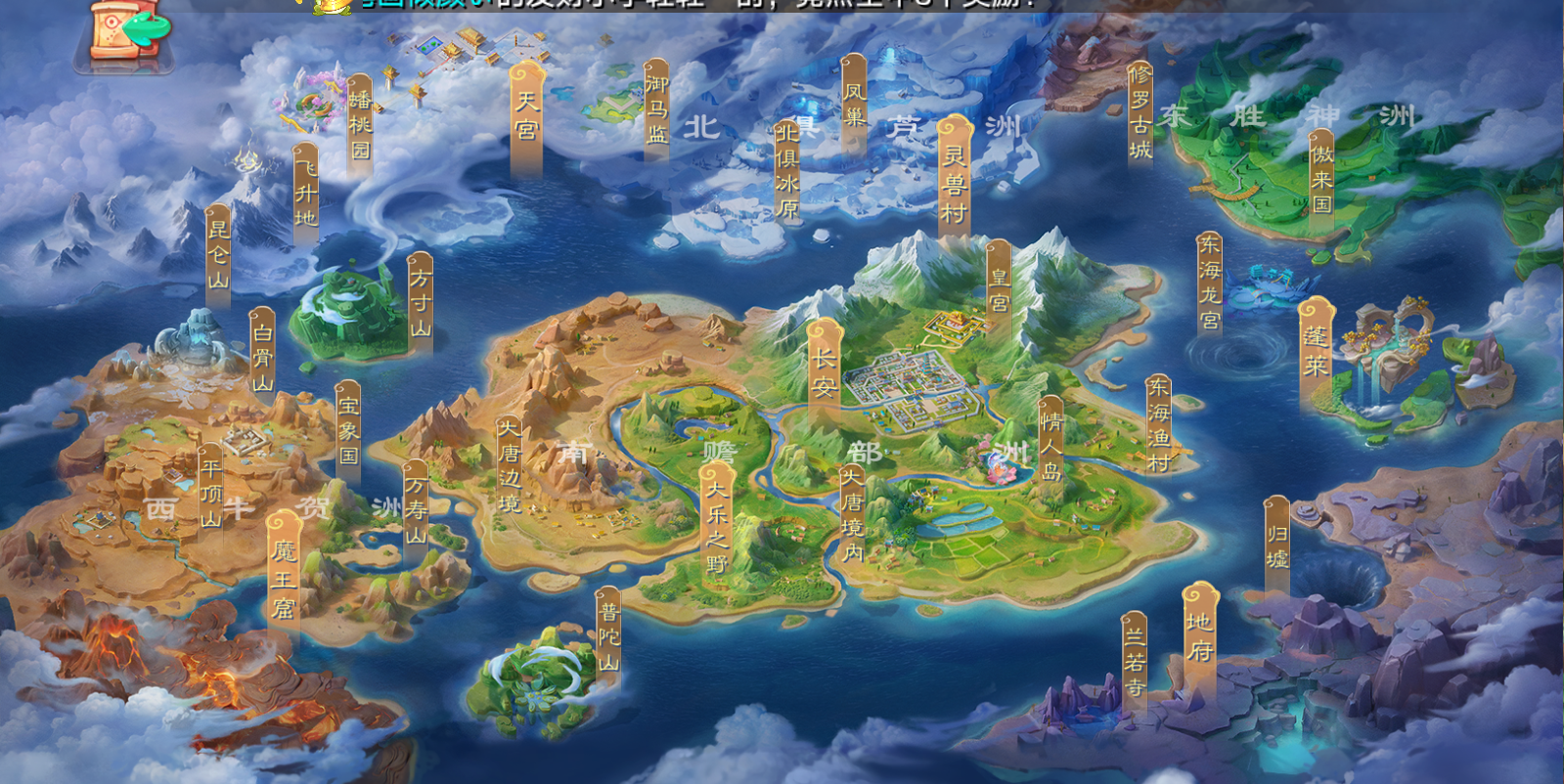Go to 灵兽村 via its marker

(x=954, y=182)
